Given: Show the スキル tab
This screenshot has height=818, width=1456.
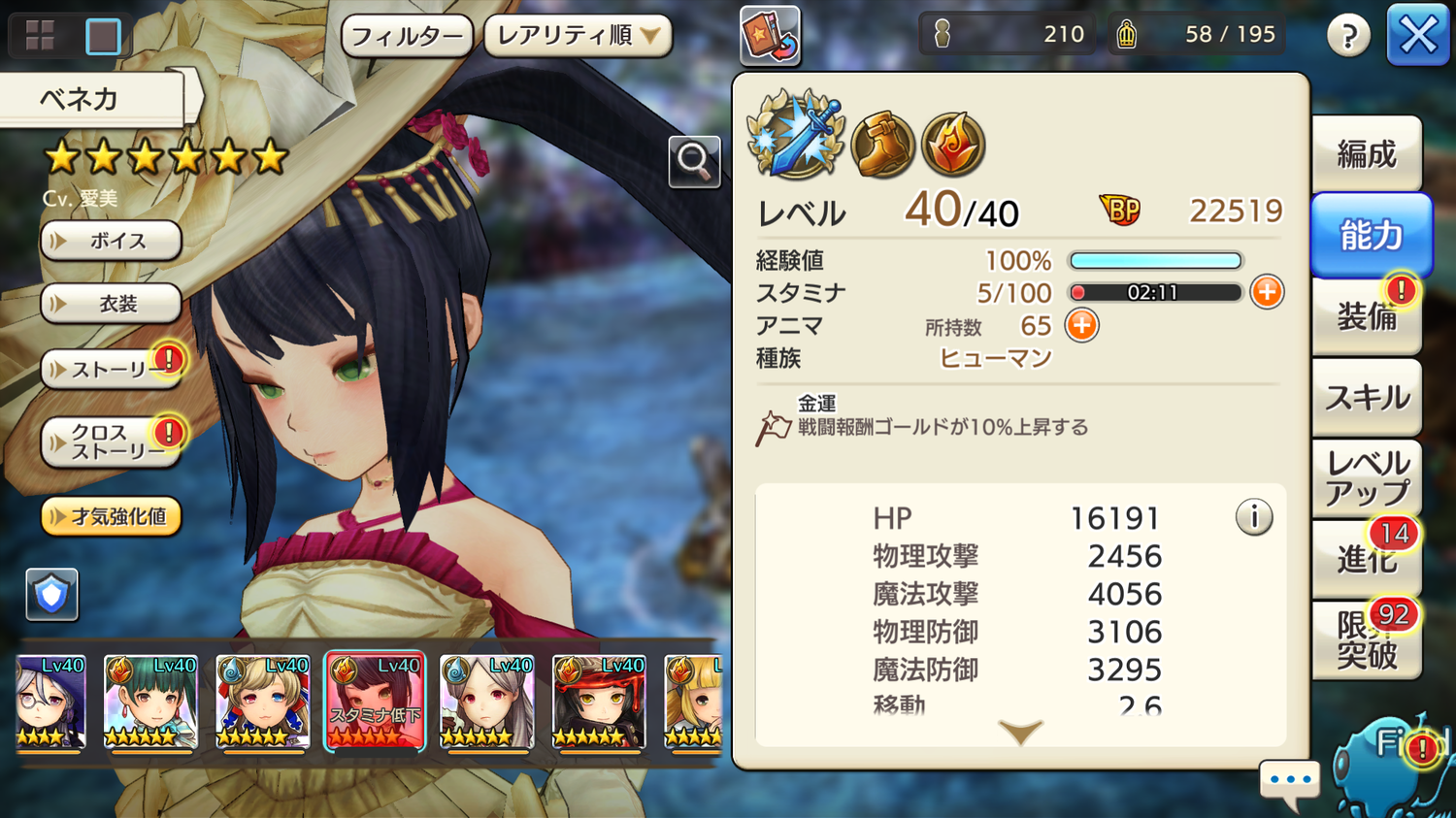Looking at the screenshot, I should tap(1367, 397).
